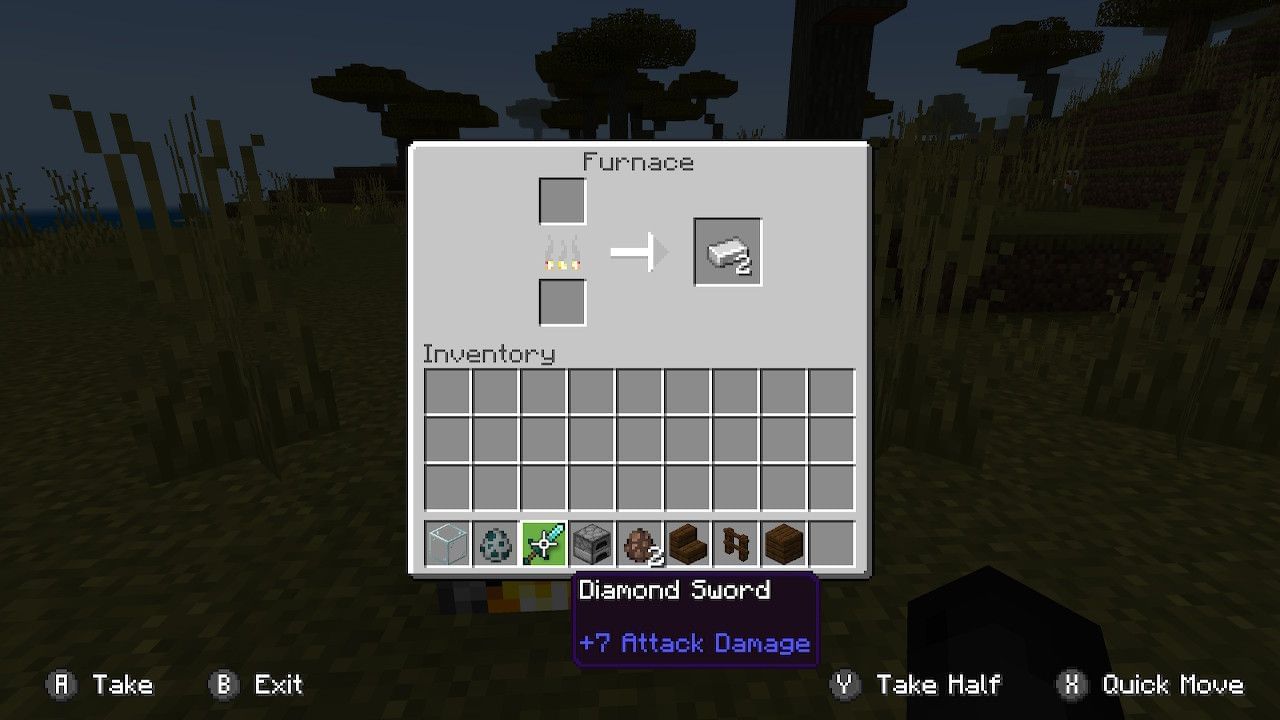This screenshot has width=1280, height=720.
Task: Select the glass block in the hotbar
Action: (x=447, y=543)
